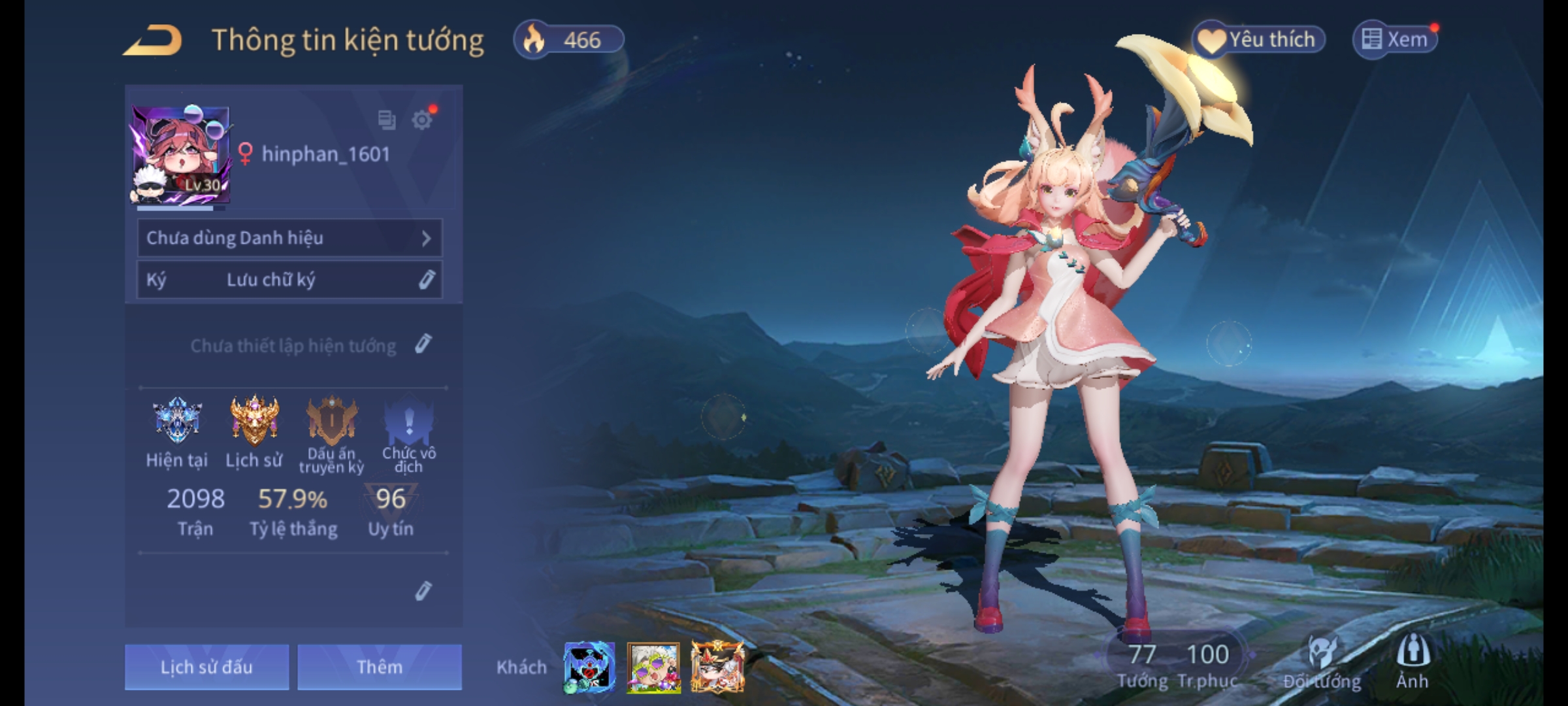Open the player avatar picture

[x=181, y=156]
